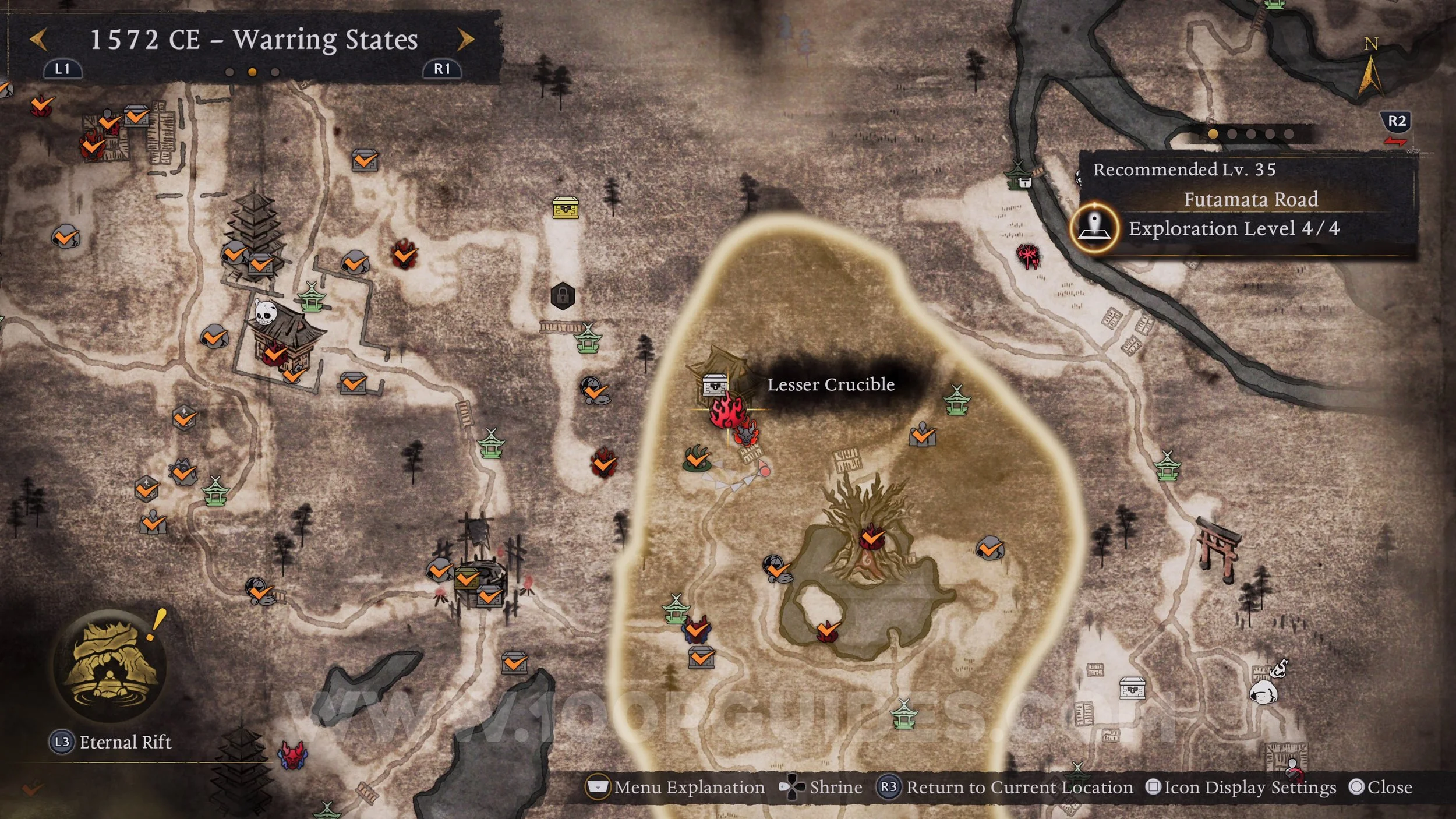Close the map screen

click(1380, 788)
